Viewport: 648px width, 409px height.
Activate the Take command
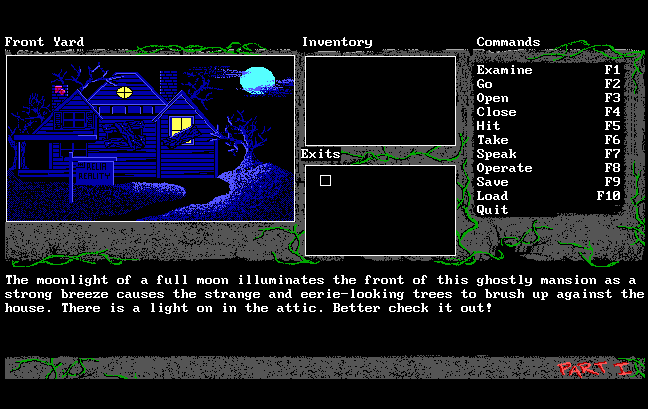tap(492, 141)
